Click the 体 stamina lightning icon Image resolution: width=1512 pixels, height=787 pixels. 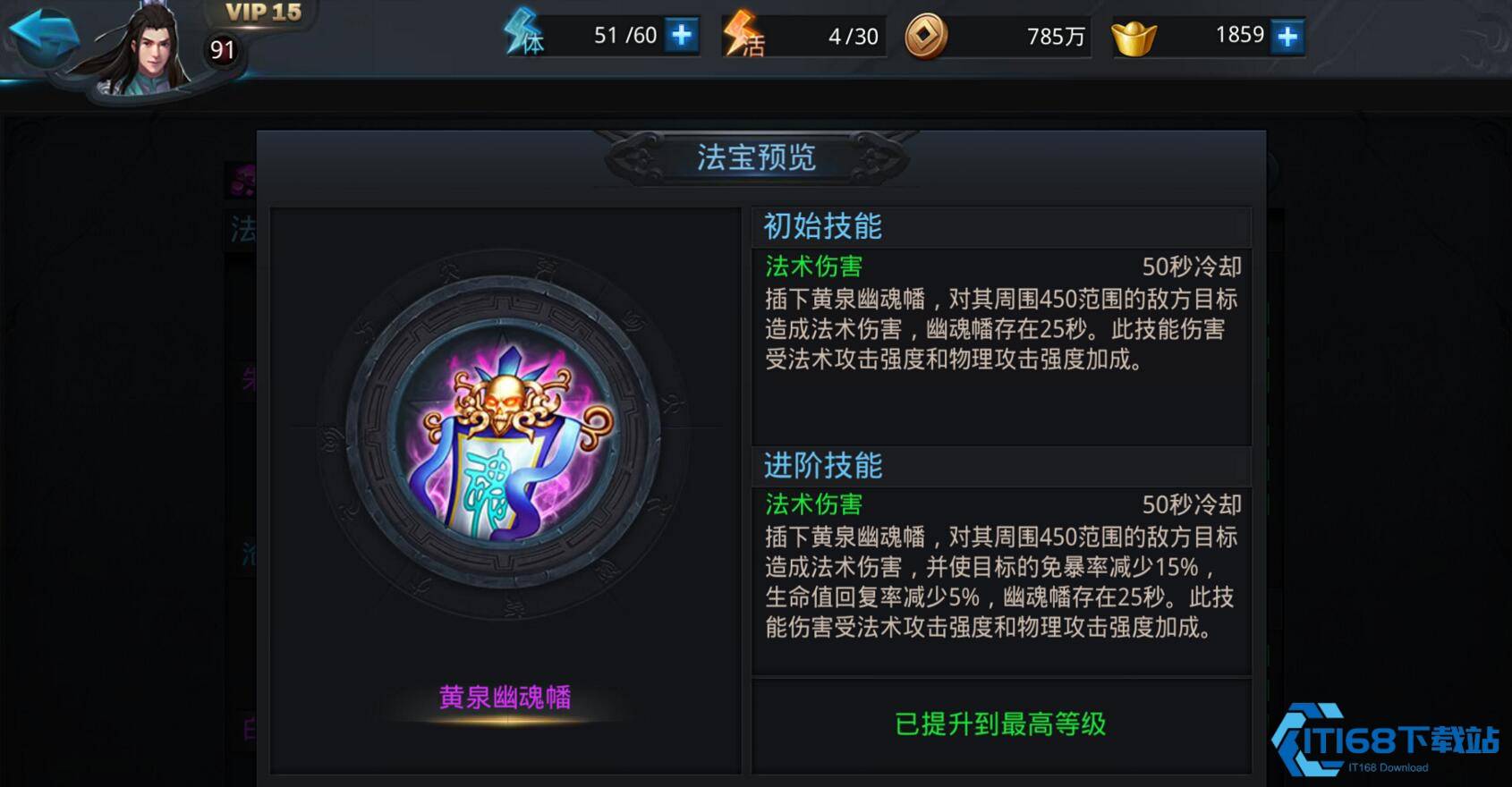[522, 36]
